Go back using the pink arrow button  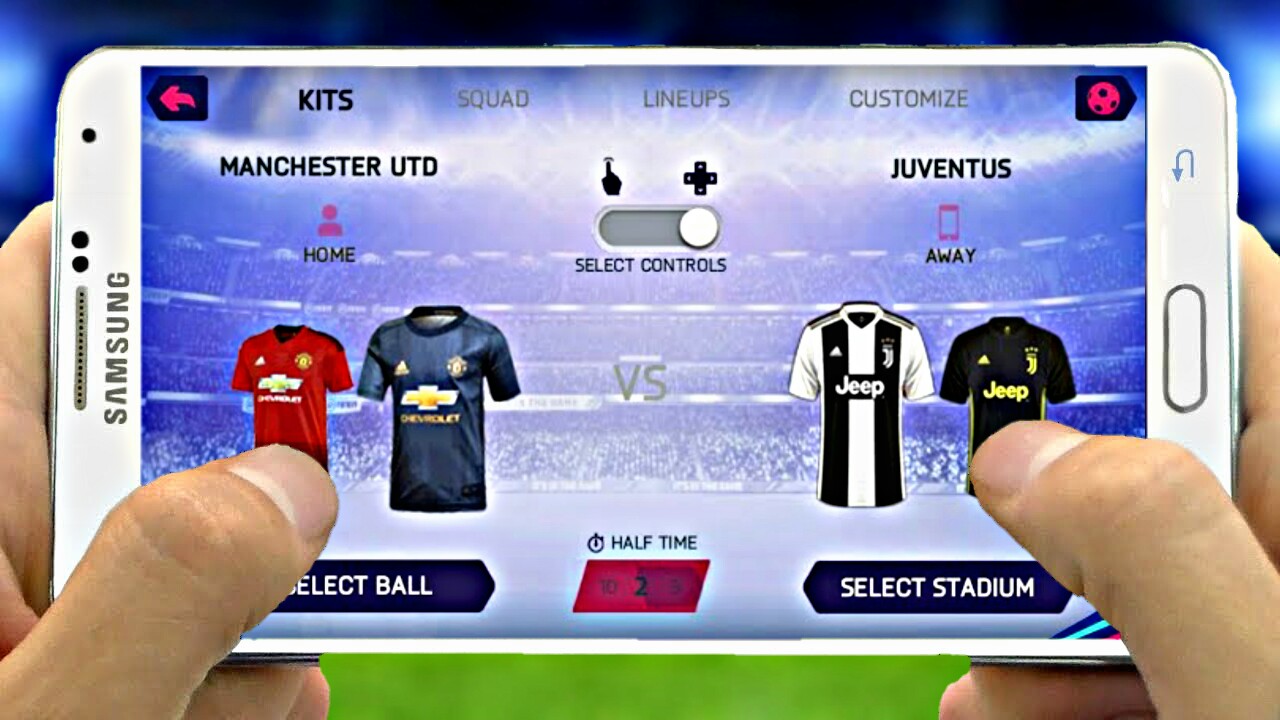pyautogui.click(x=178, y=98)
